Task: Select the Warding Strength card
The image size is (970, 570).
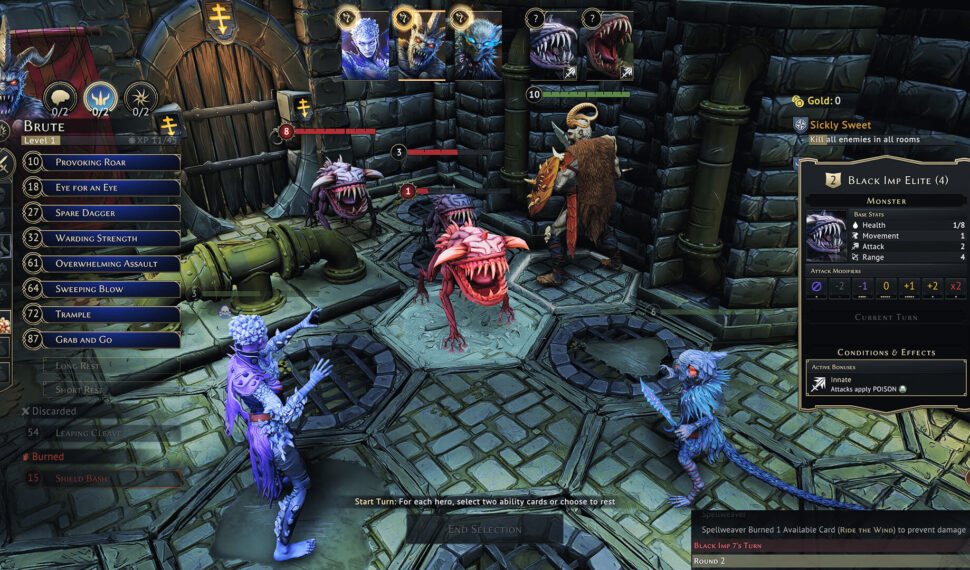Action: [x=100, y=238]
